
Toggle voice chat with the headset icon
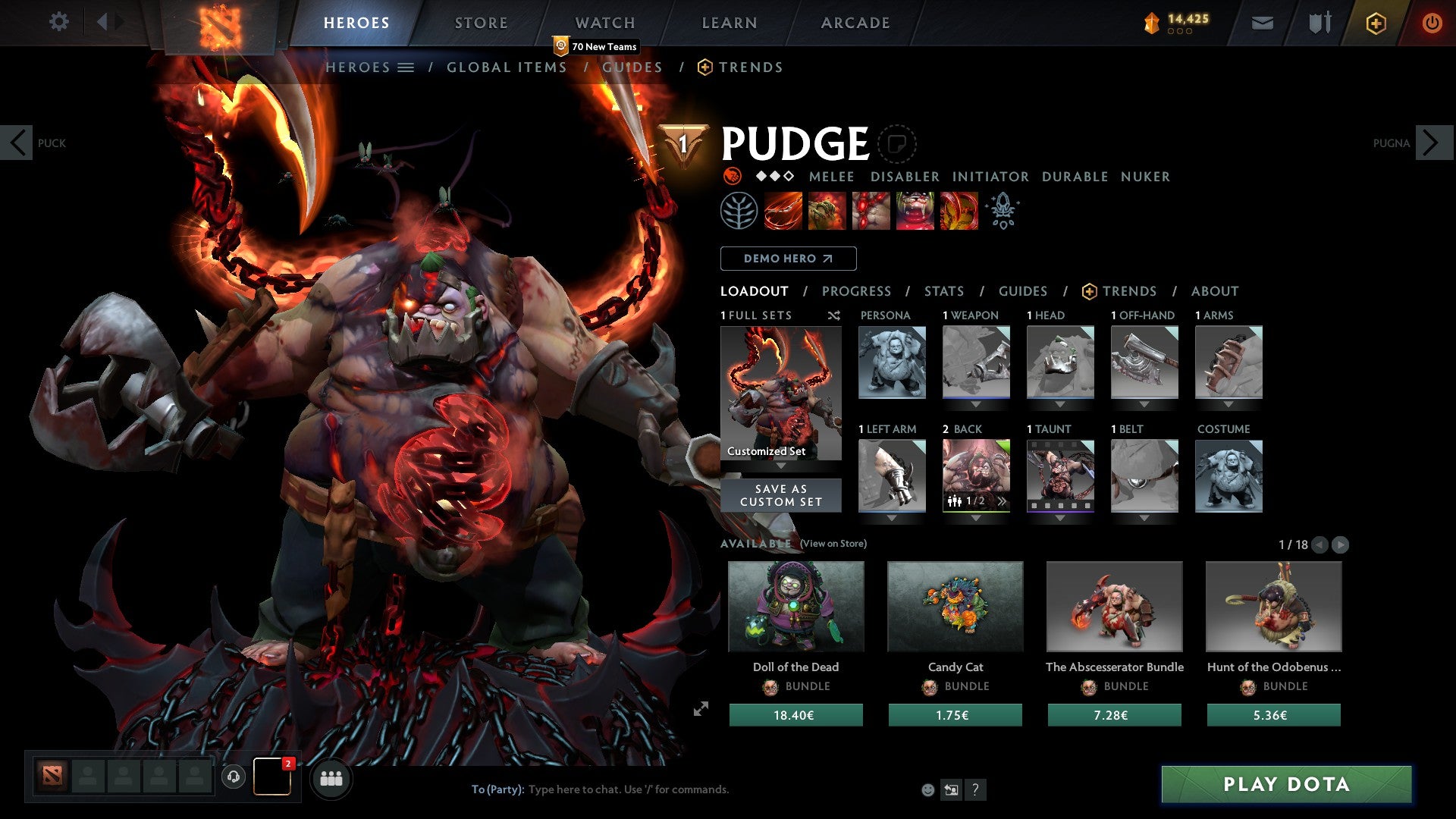click(233, 777)
